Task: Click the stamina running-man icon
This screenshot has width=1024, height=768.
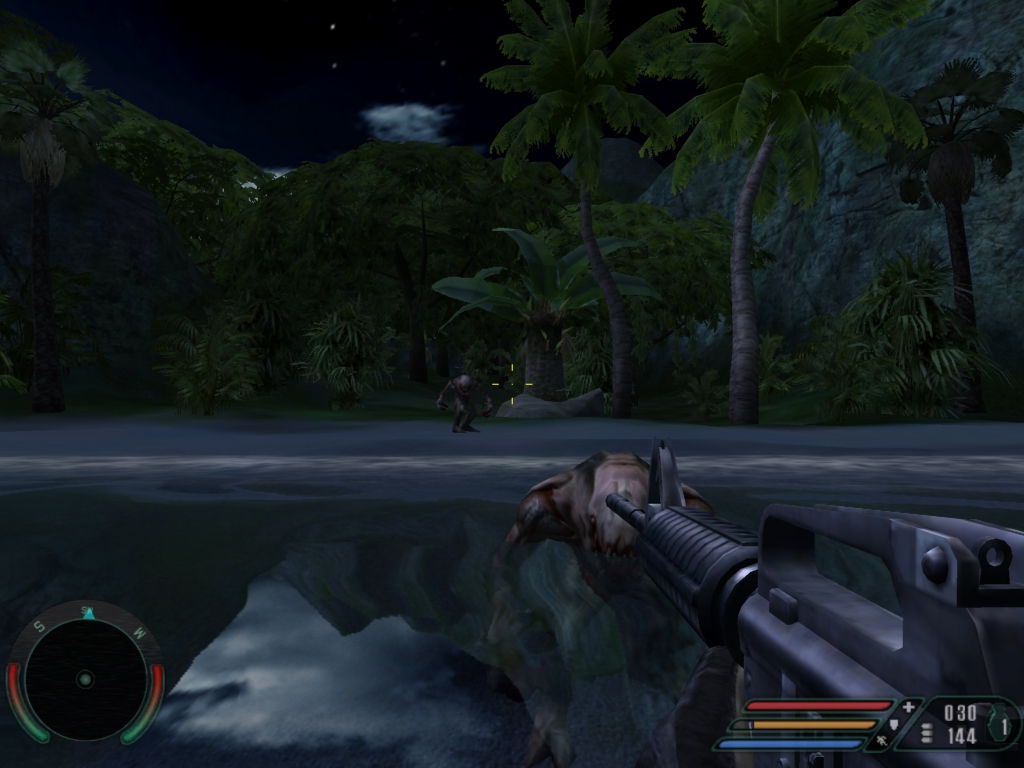Action: pos(882,741)
